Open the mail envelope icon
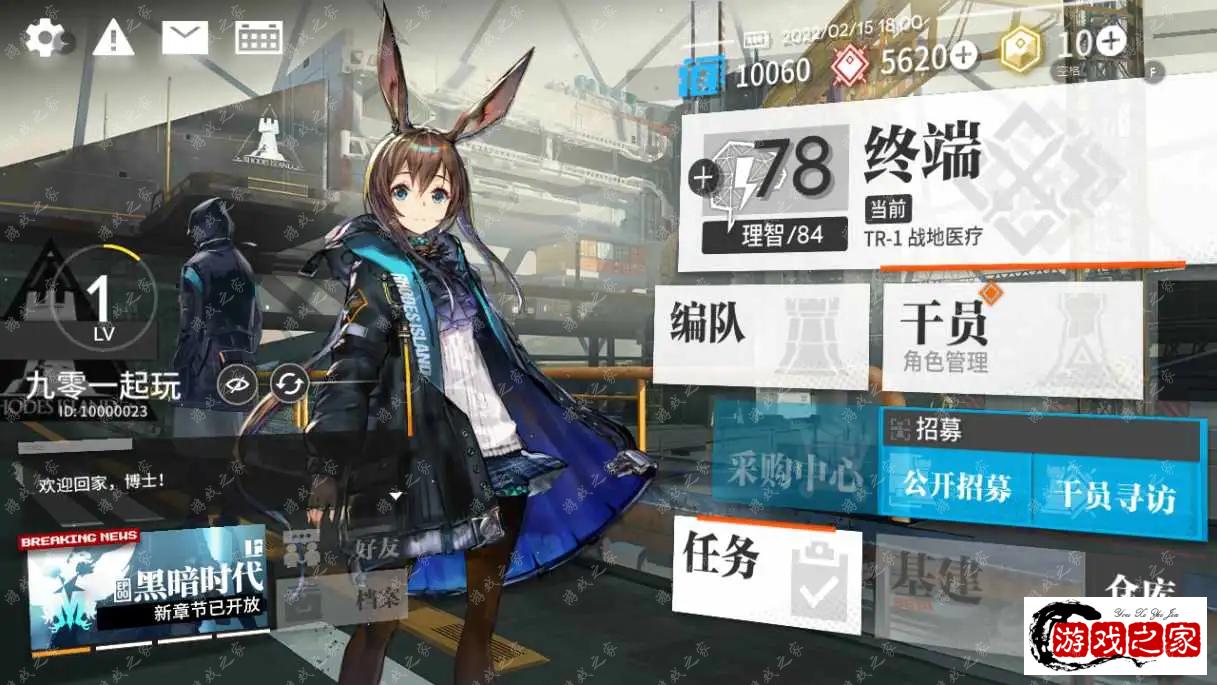 185,38
